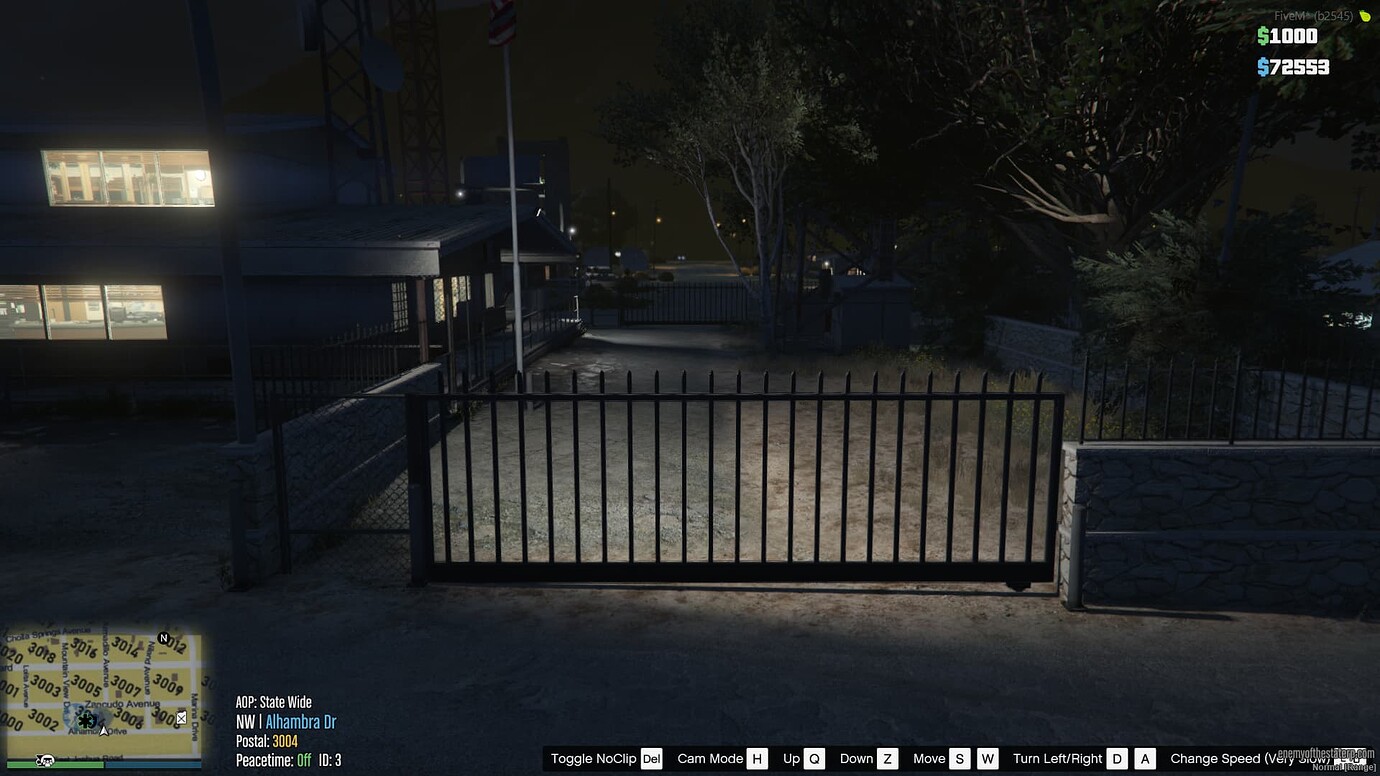Screen dimensions: 1380x776
Task: Click the green dollar cash icon
Action: click(x=1263, y=36)
